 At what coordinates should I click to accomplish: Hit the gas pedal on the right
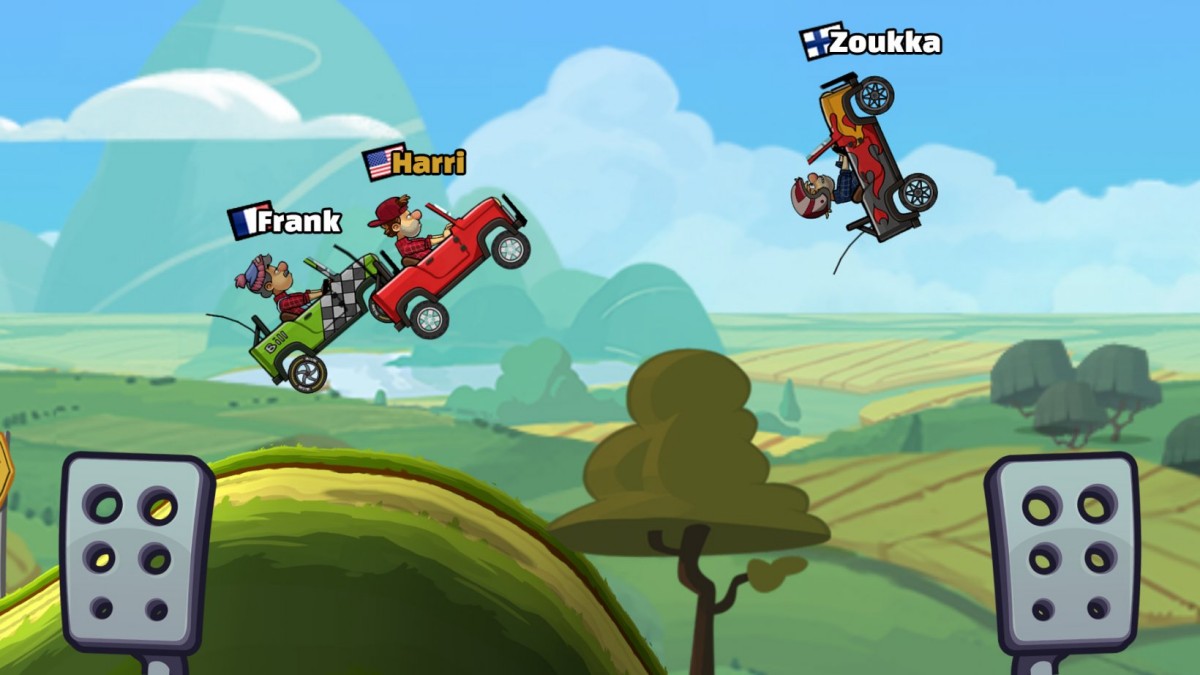tap(1063, 553)
